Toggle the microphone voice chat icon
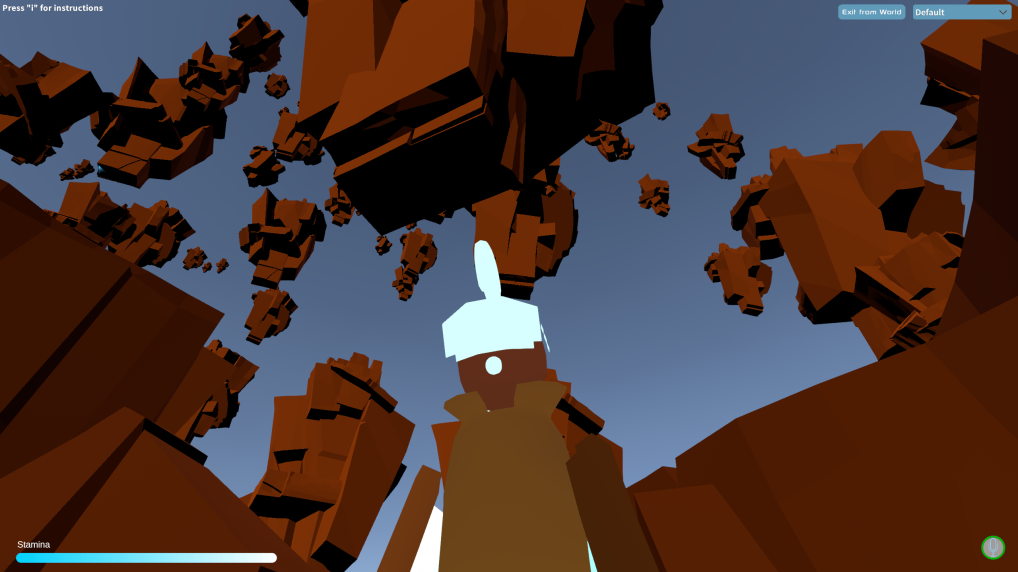Image resolution: width=1018 pixels, height=572 pixels. 992,547
